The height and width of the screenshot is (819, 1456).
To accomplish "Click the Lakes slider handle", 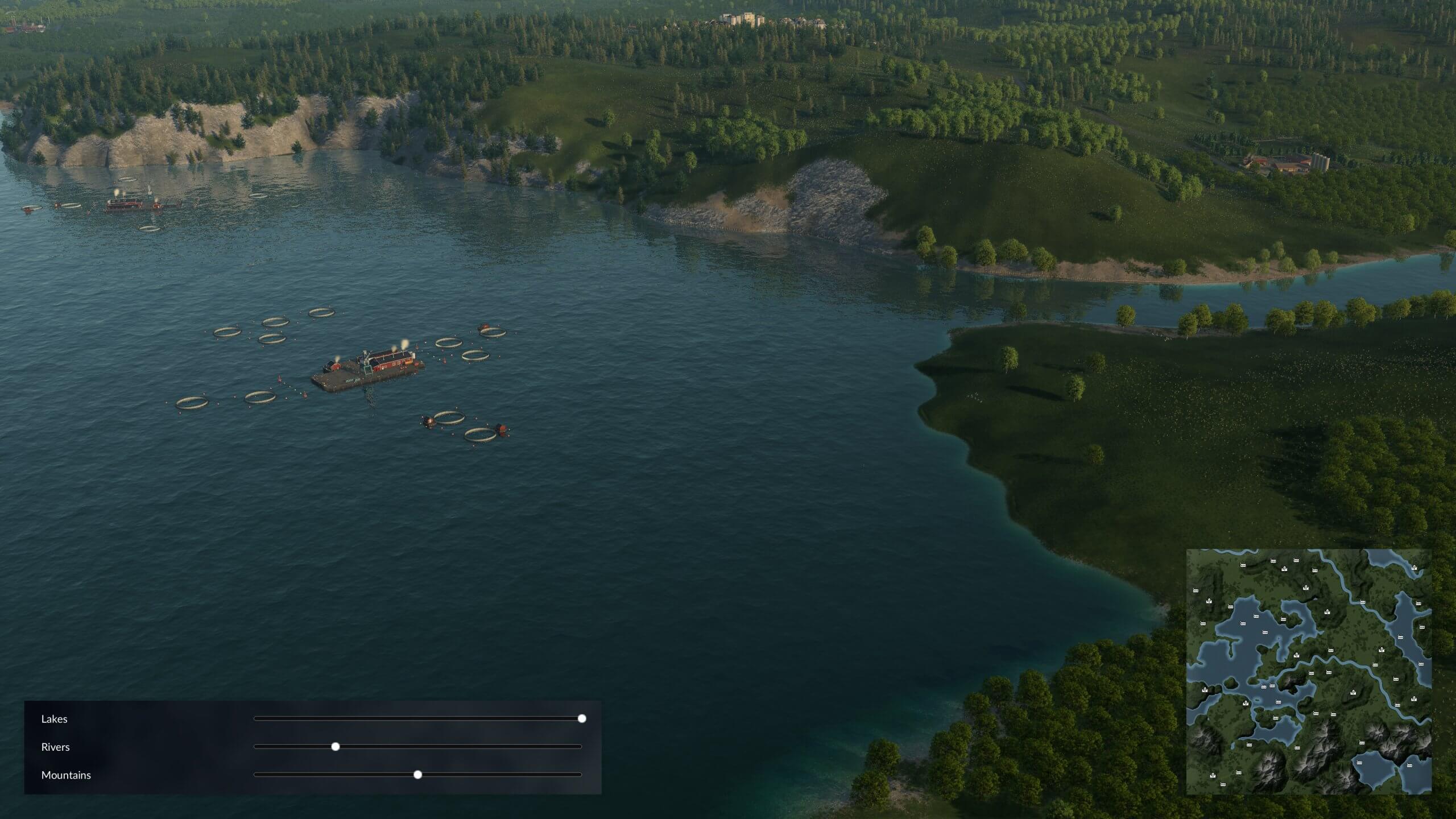I will point(582,719).
